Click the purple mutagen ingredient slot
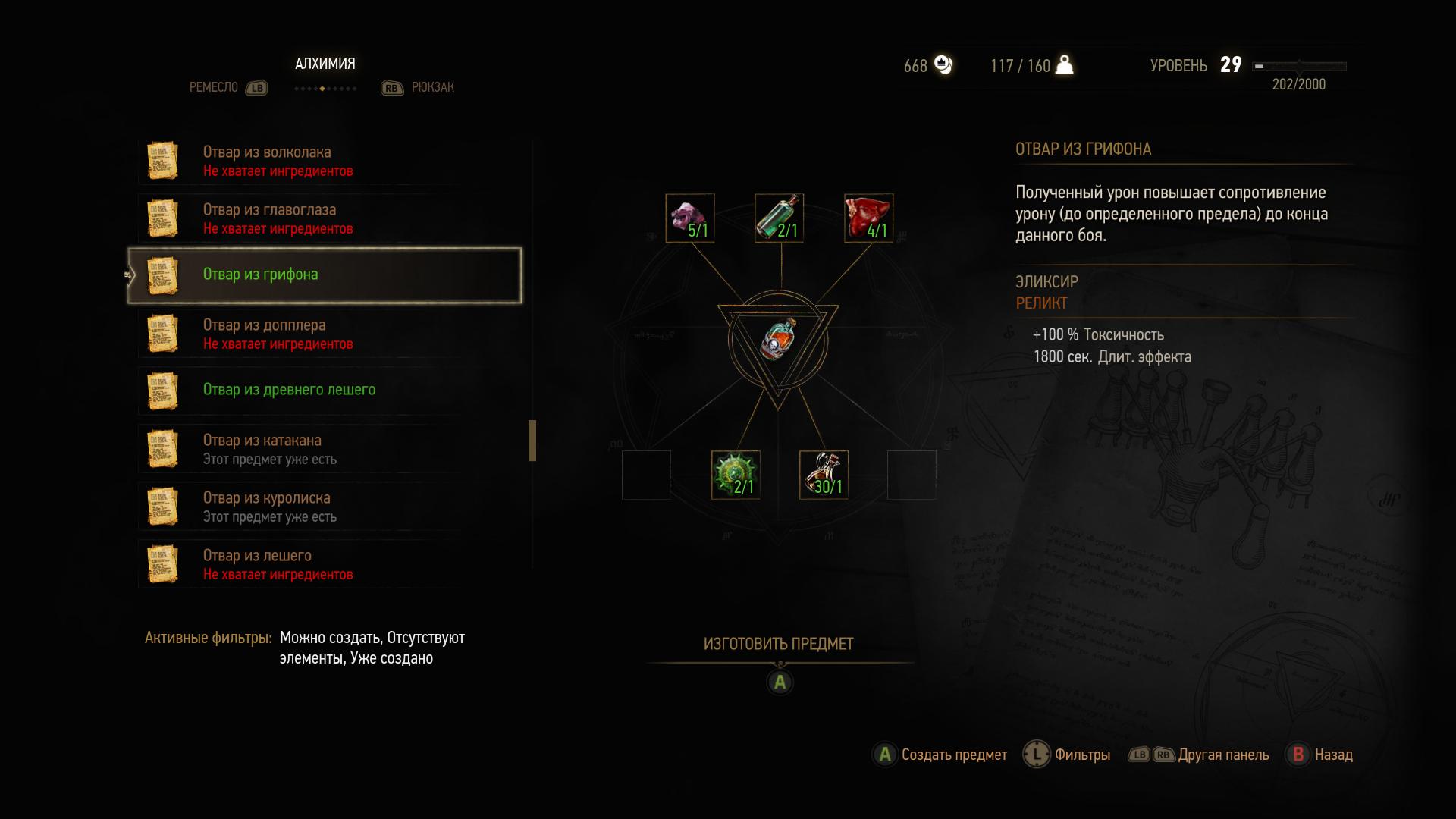 point(690,218)
